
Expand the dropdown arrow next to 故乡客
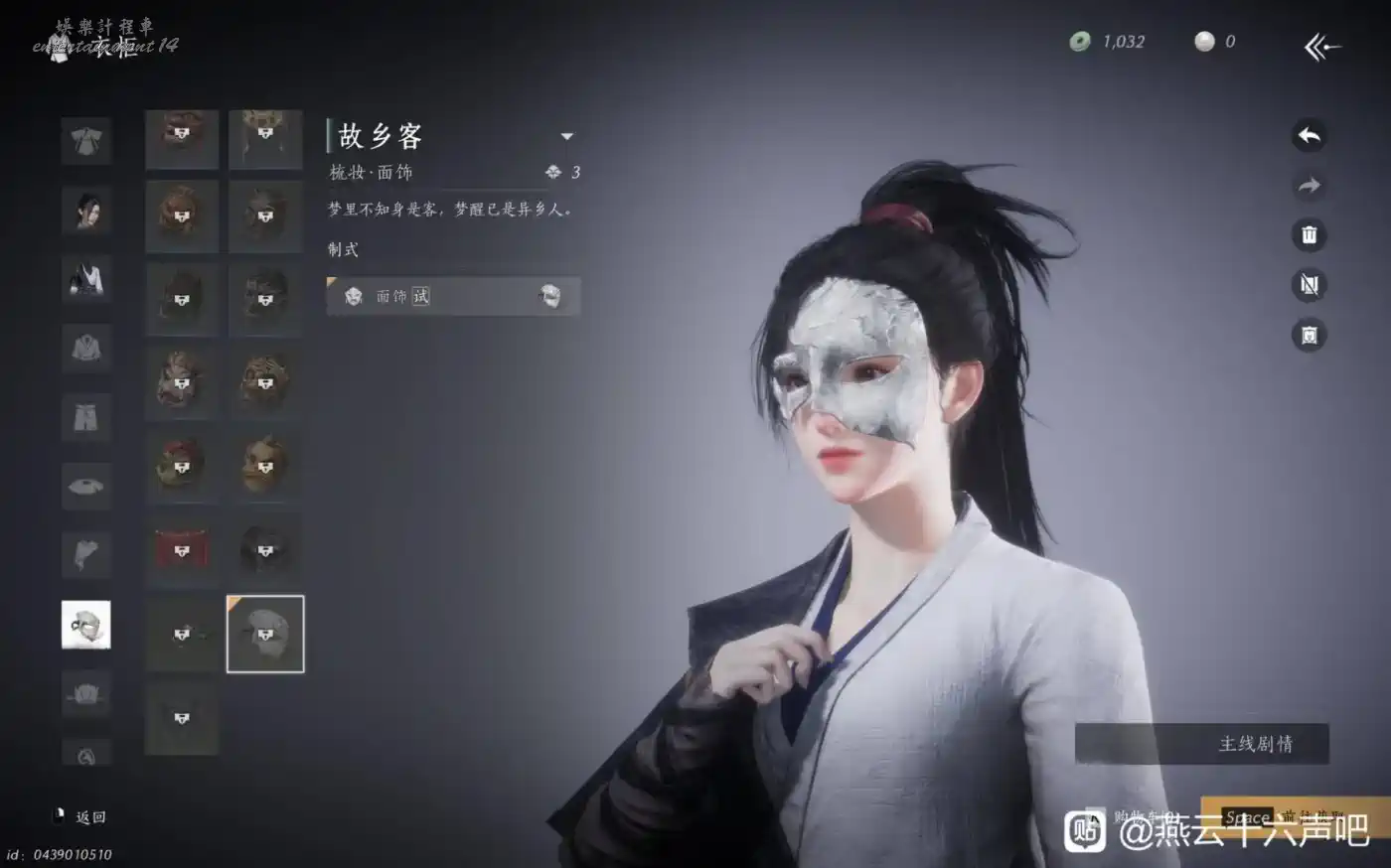pyautogui.click(x=566, y=137)
